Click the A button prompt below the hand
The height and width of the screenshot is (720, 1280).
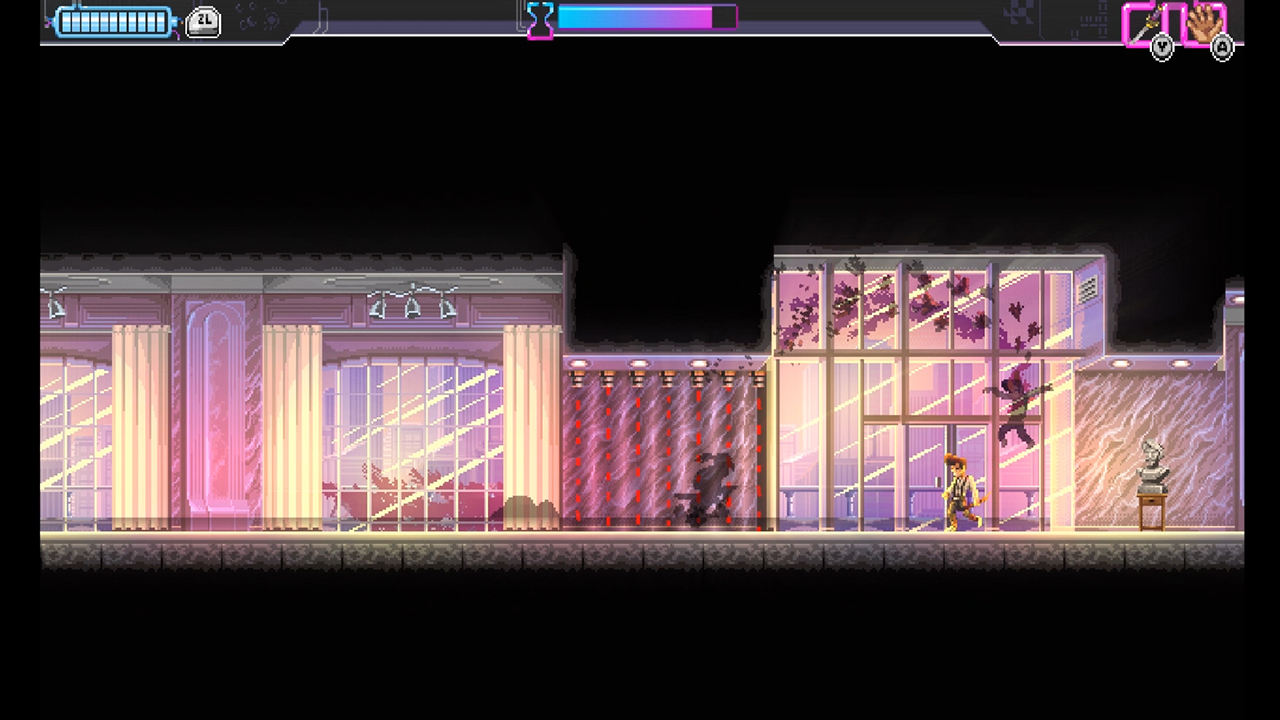[x=1221, y=48]
